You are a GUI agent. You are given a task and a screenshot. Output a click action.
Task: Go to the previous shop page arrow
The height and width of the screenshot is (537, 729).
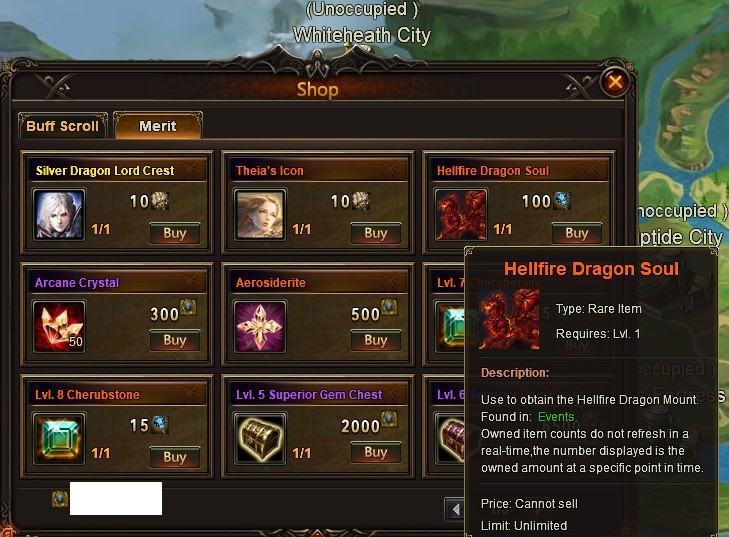click(x=455, y=510)
